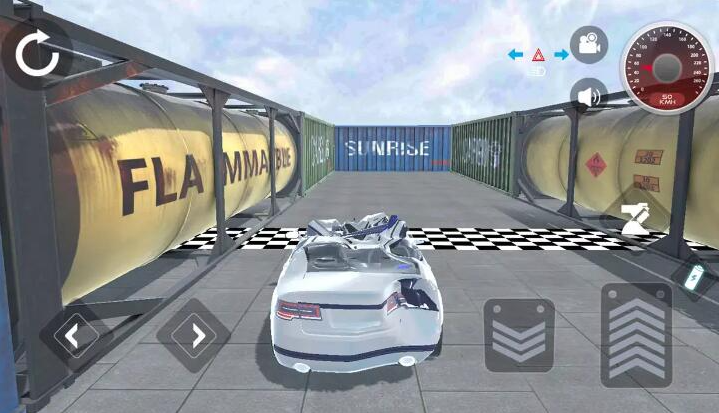Switch the camera view
719x413 pixels.
[589, 45]
